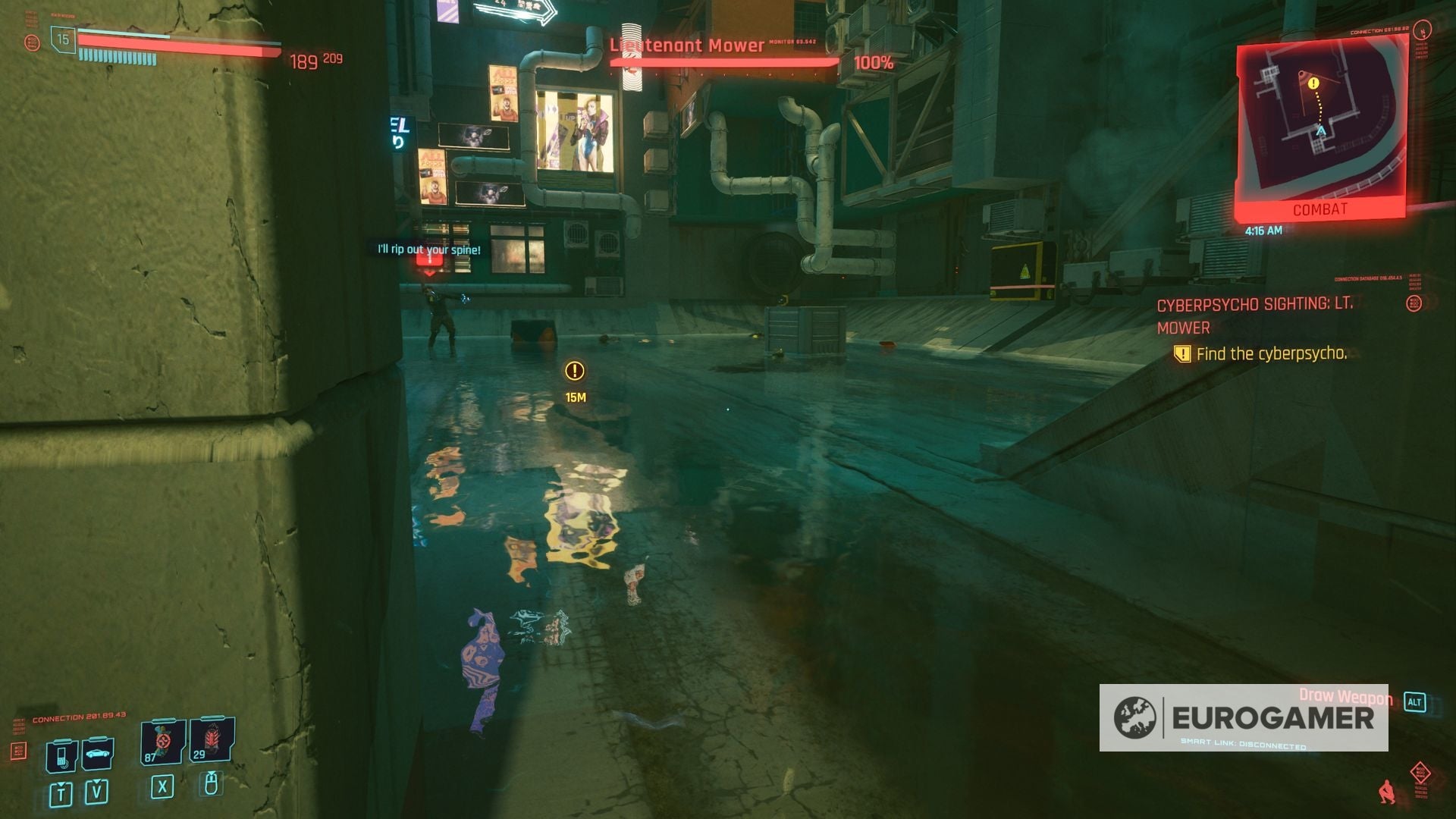The width and height of the screenshot is (1456, 819).
Task: Toggle the red biohazard warning sign indicator
Action: [1420, 773]
